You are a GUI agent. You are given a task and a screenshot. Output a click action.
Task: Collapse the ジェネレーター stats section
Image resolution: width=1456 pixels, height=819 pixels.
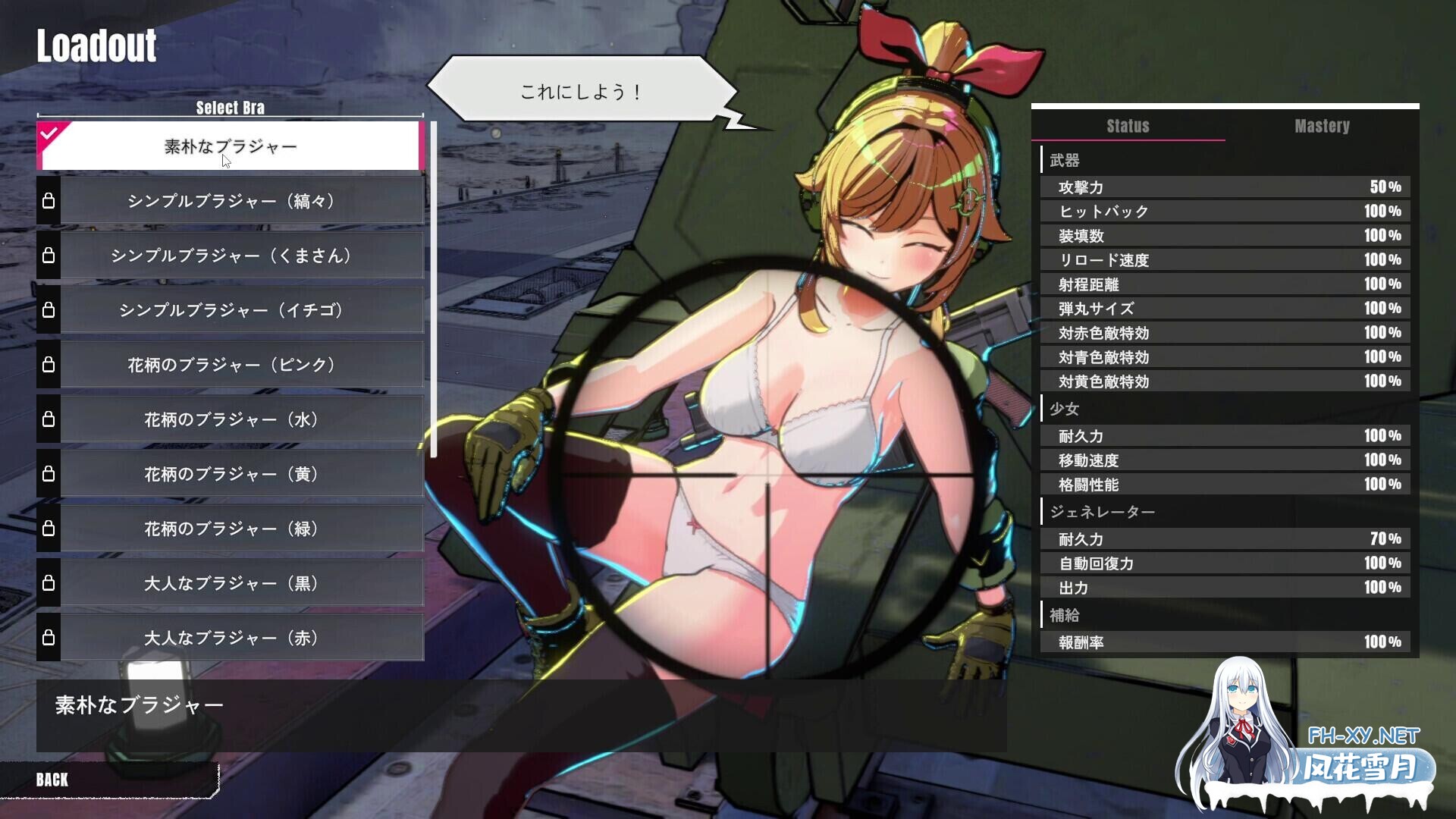[1100, 512]
